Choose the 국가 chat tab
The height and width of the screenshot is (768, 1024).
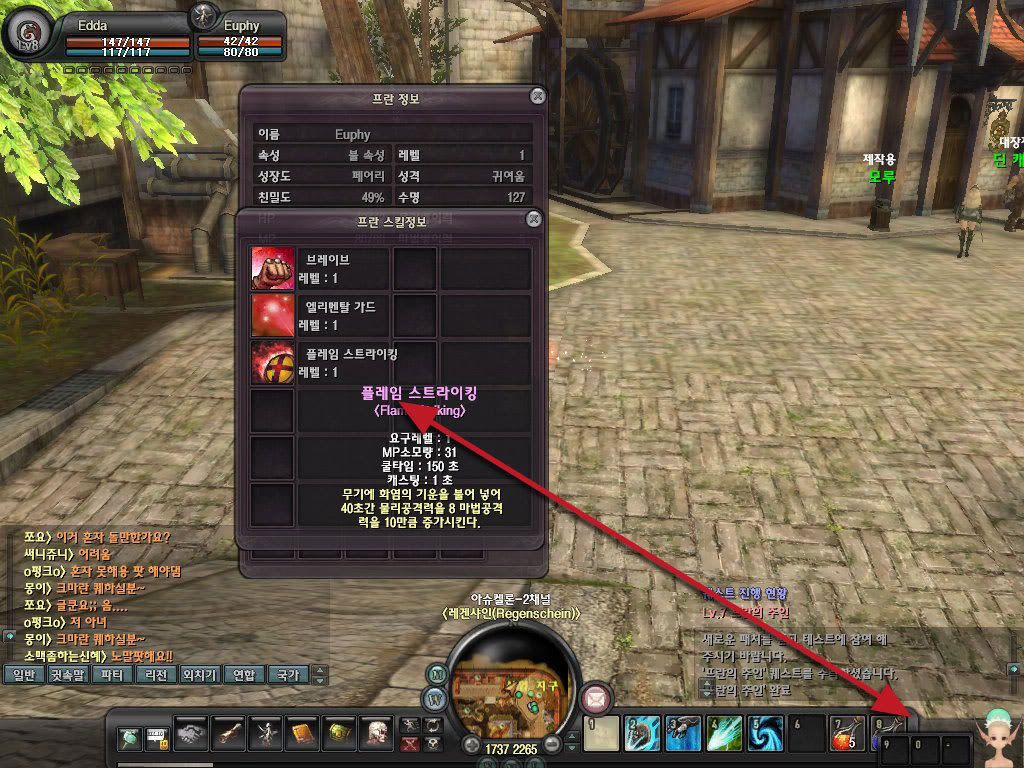tap(288, 675)
